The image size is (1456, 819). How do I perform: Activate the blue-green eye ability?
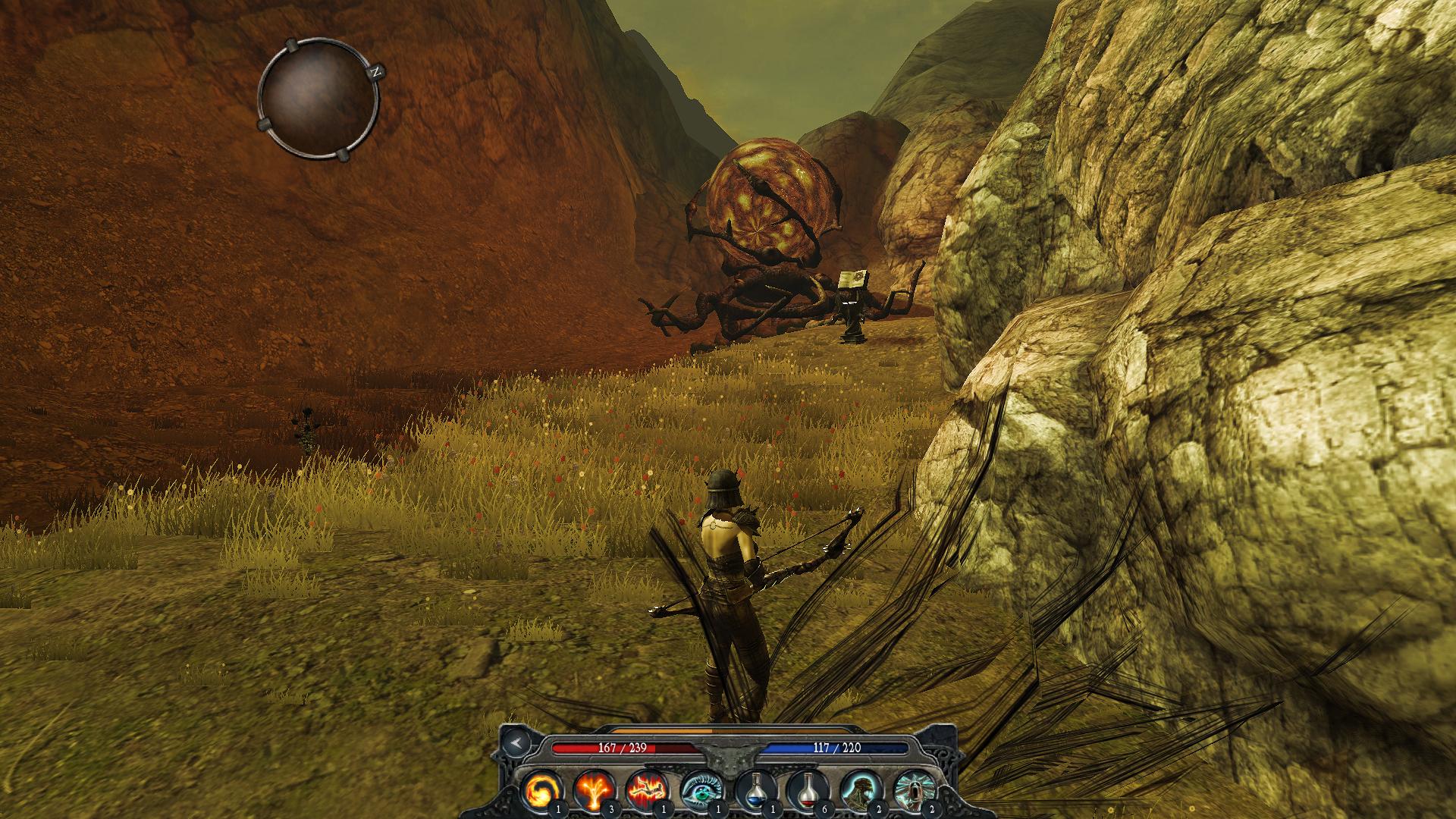pyautogui.click(x=699, y=789)
